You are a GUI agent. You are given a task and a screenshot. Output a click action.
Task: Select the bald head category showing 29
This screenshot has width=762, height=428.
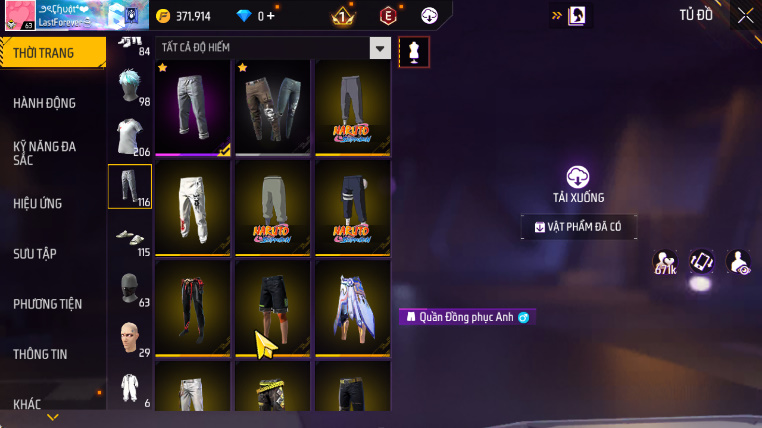coord(129,338)
